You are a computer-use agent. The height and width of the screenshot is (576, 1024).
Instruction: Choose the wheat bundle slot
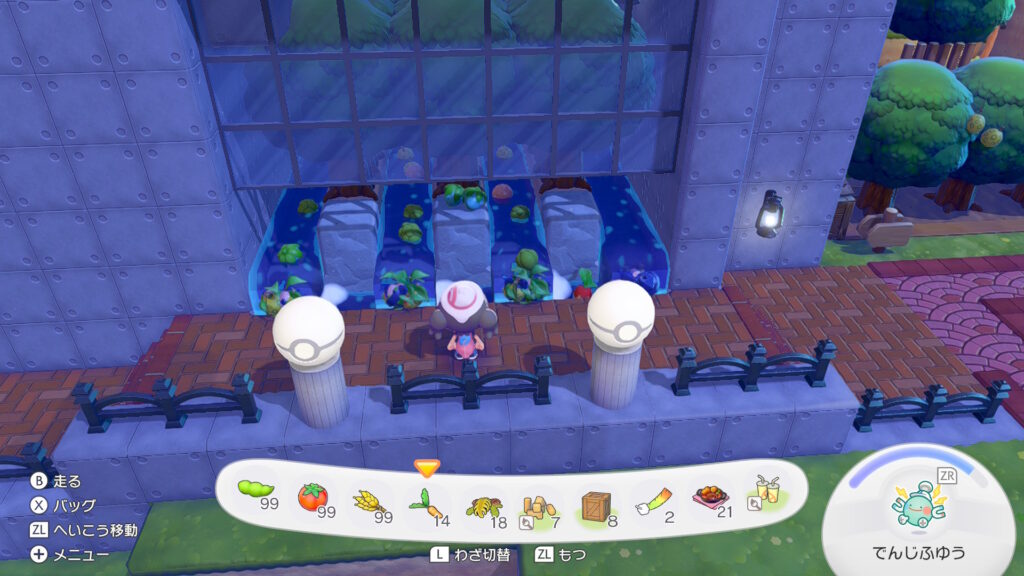pyautogui.click(x=370, y=496)
